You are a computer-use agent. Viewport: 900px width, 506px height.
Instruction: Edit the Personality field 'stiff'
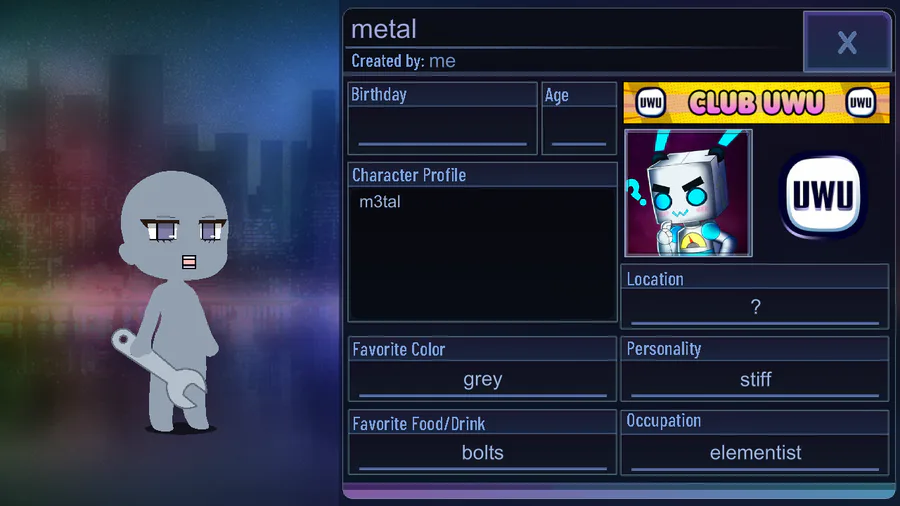click(x=755, y=380)
